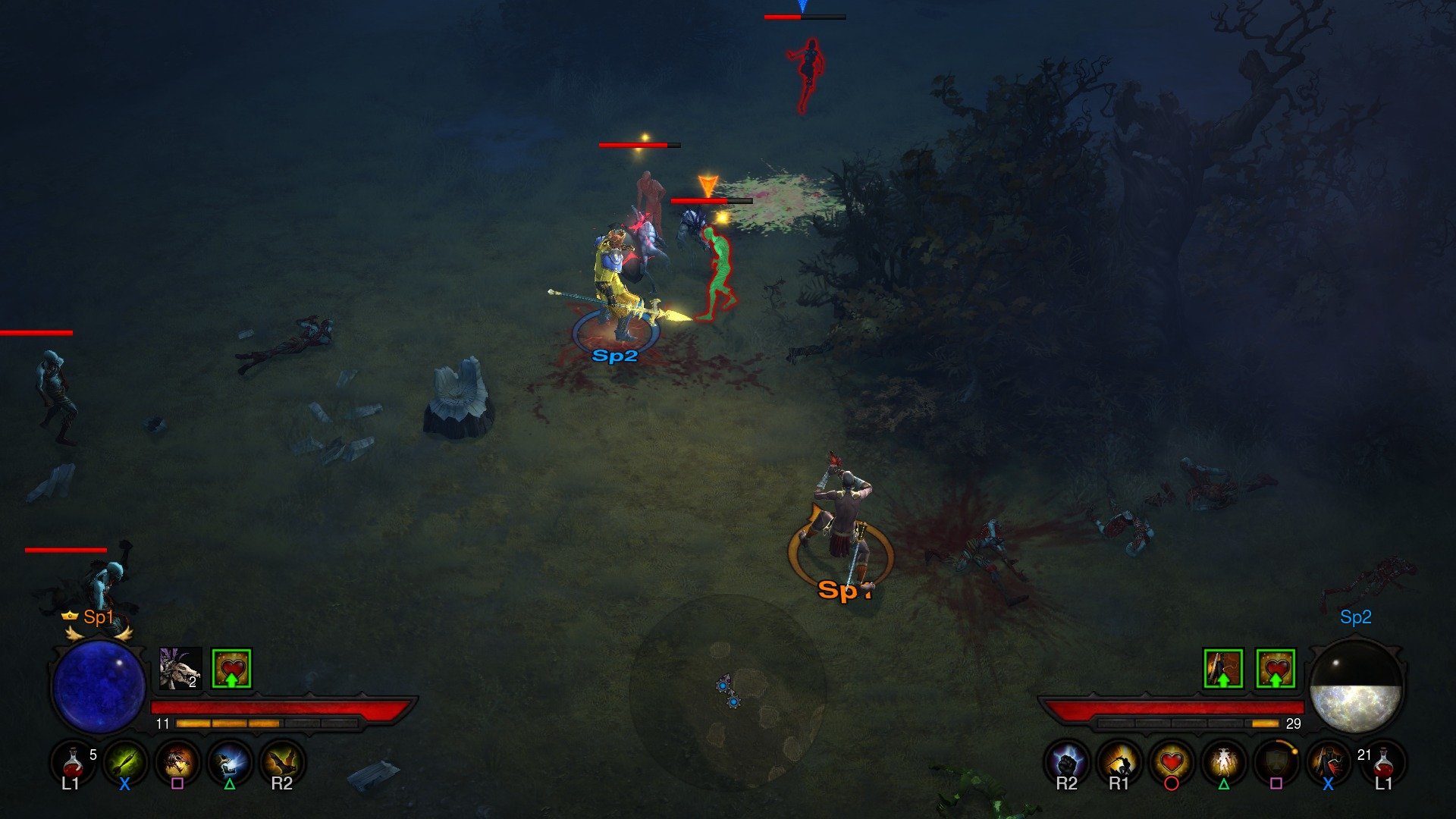Click Sp2's half-filled white resource orb

[1357, 686]
